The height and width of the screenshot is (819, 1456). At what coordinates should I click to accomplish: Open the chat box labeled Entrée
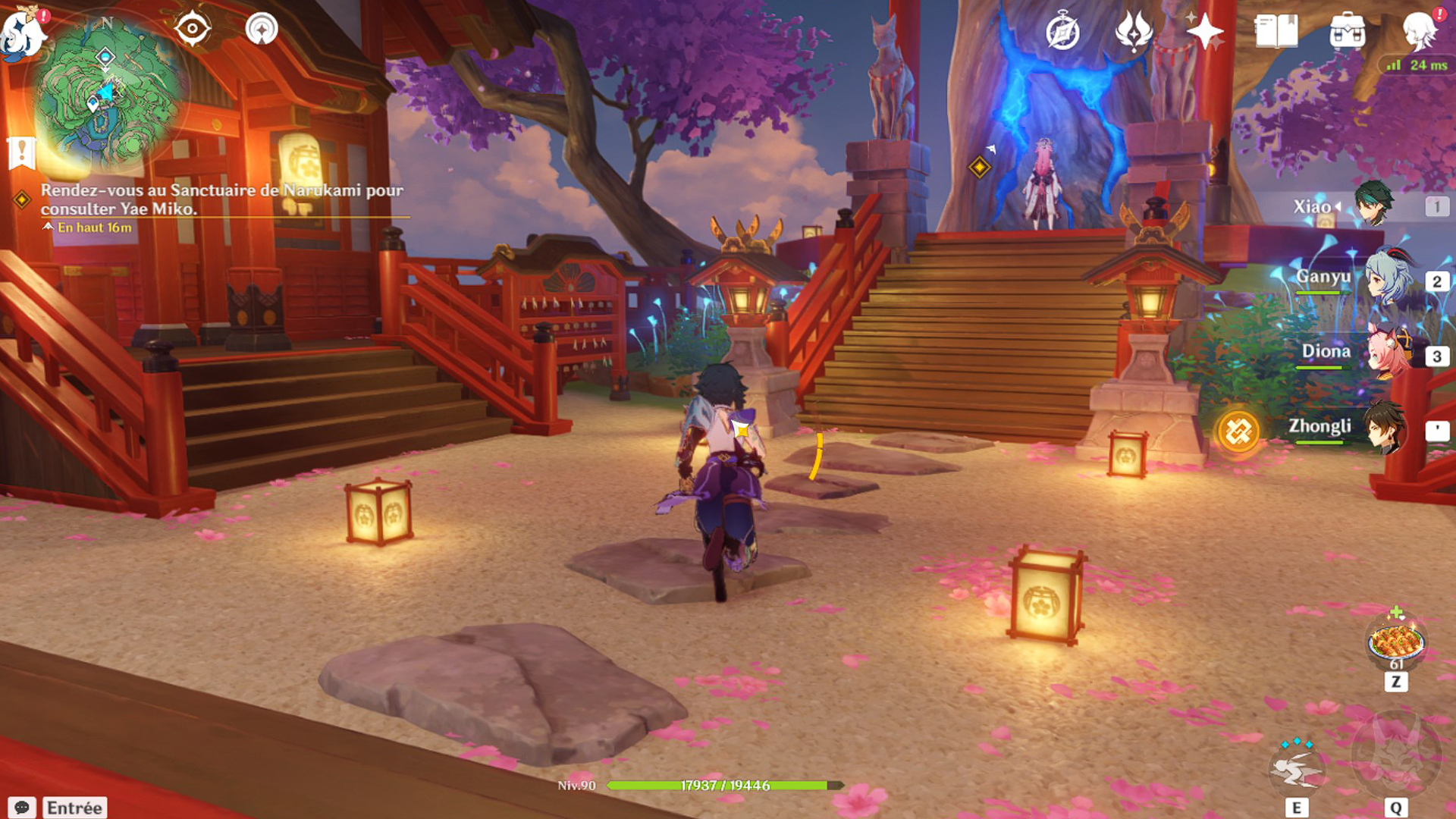pos(74,808)
